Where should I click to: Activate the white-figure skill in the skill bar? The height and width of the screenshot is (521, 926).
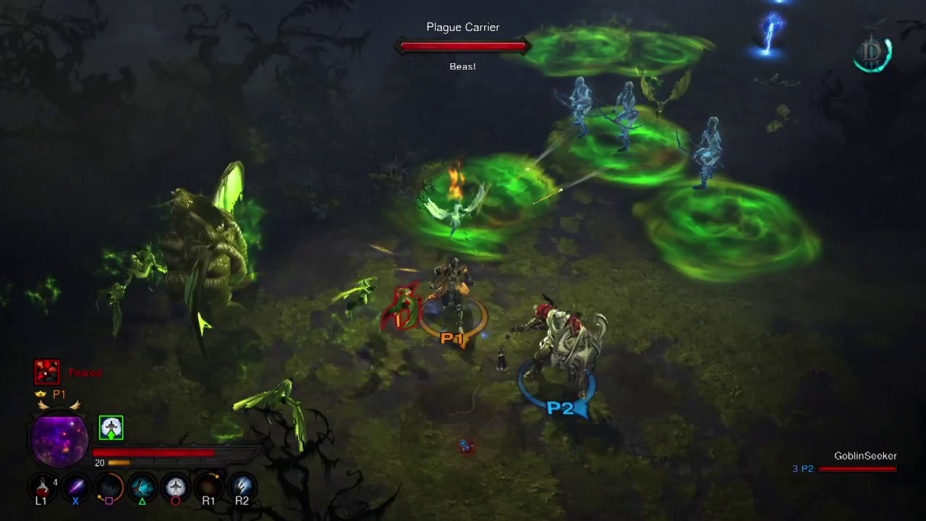point(176,488)
